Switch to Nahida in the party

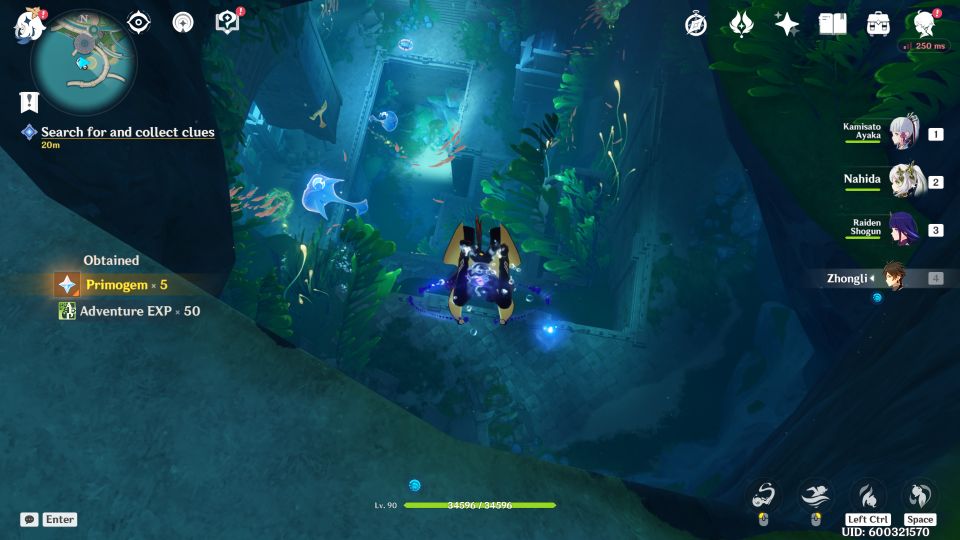903,181
